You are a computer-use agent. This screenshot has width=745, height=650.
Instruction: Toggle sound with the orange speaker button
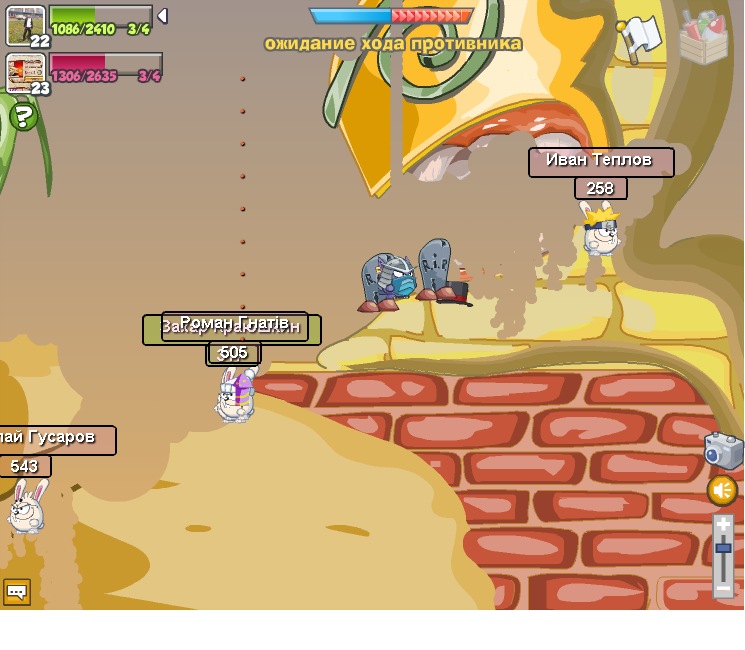[x=722, y=490]
